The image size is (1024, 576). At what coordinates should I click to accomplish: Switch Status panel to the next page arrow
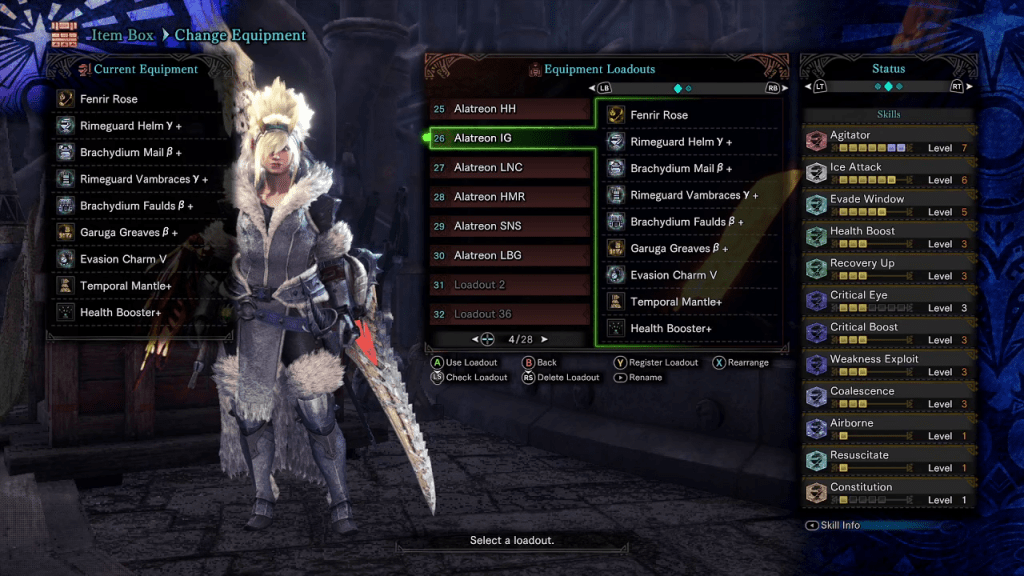point(968,87)
